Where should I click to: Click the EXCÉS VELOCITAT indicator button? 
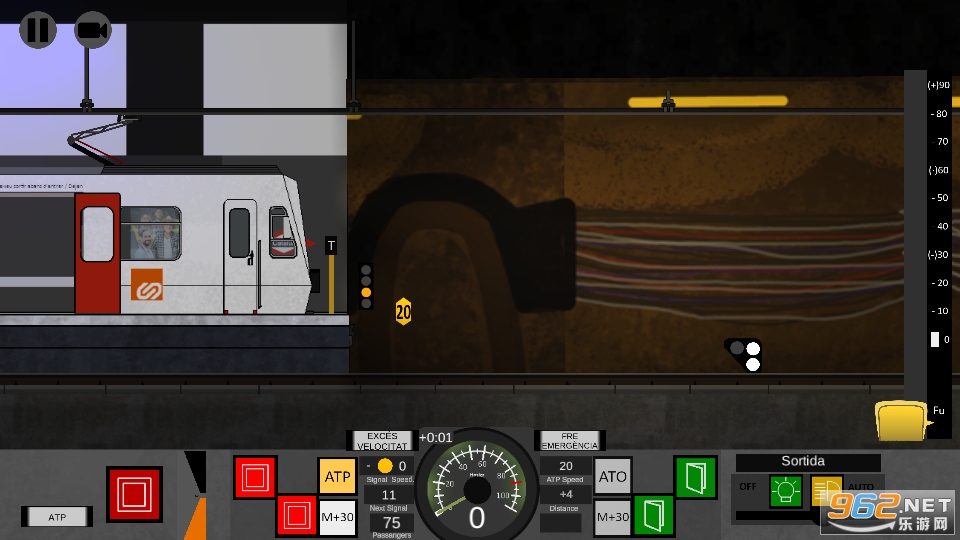tap(382, 441)
